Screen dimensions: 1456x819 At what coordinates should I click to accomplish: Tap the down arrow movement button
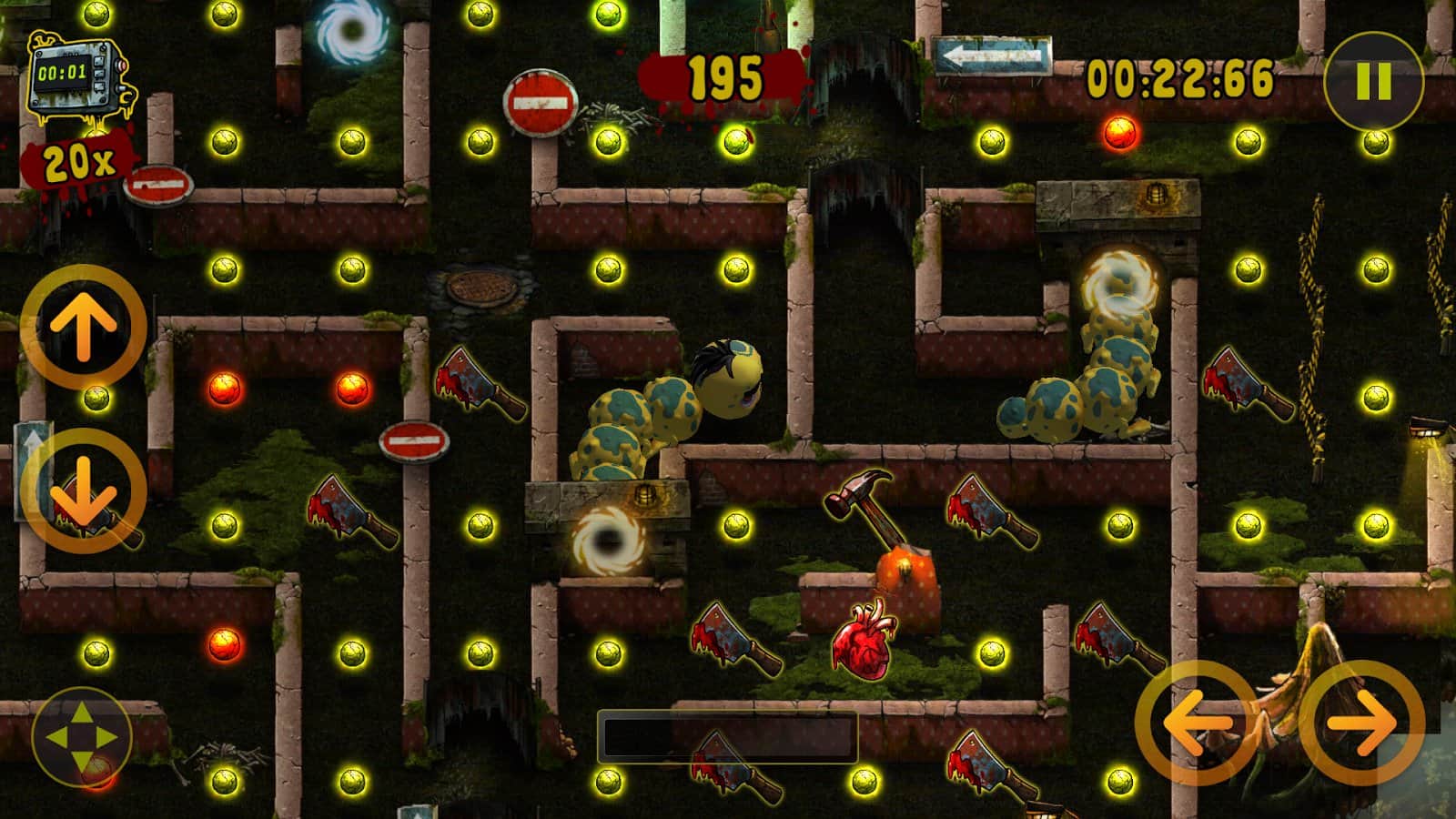(x=83, y=491)
